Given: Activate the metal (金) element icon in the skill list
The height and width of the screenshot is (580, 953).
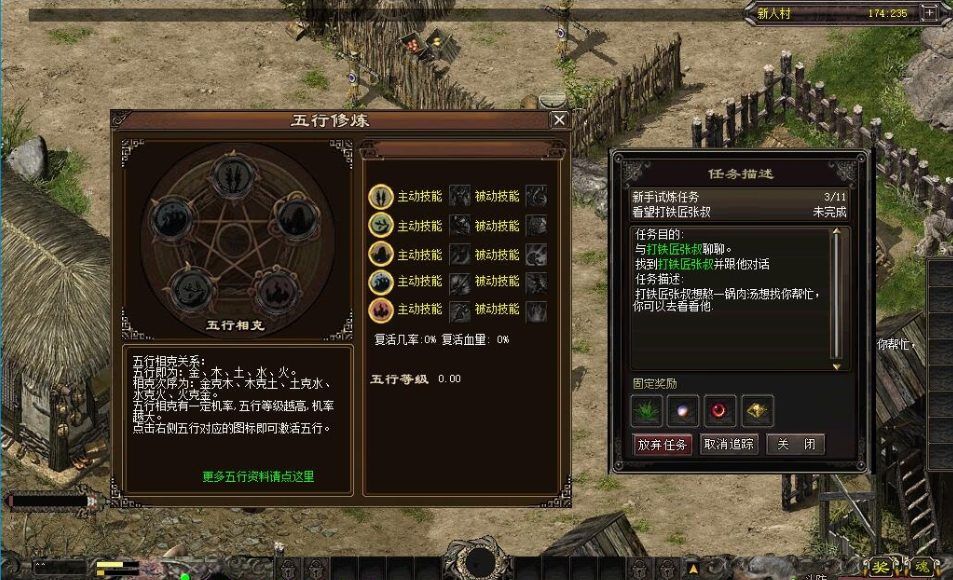Looking at the screenshot, I should 380,196.
